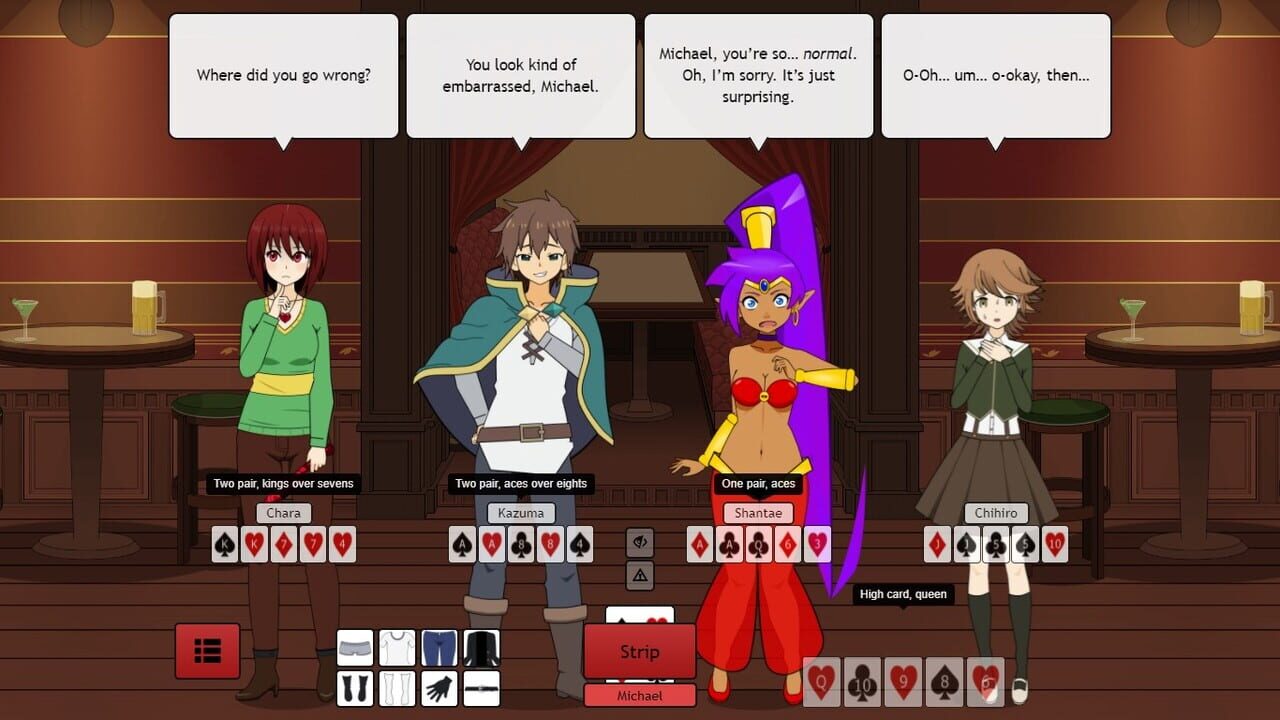Select Shantae's name tag
This screenshot has width=1280, height=720.
tap(758, 512)
